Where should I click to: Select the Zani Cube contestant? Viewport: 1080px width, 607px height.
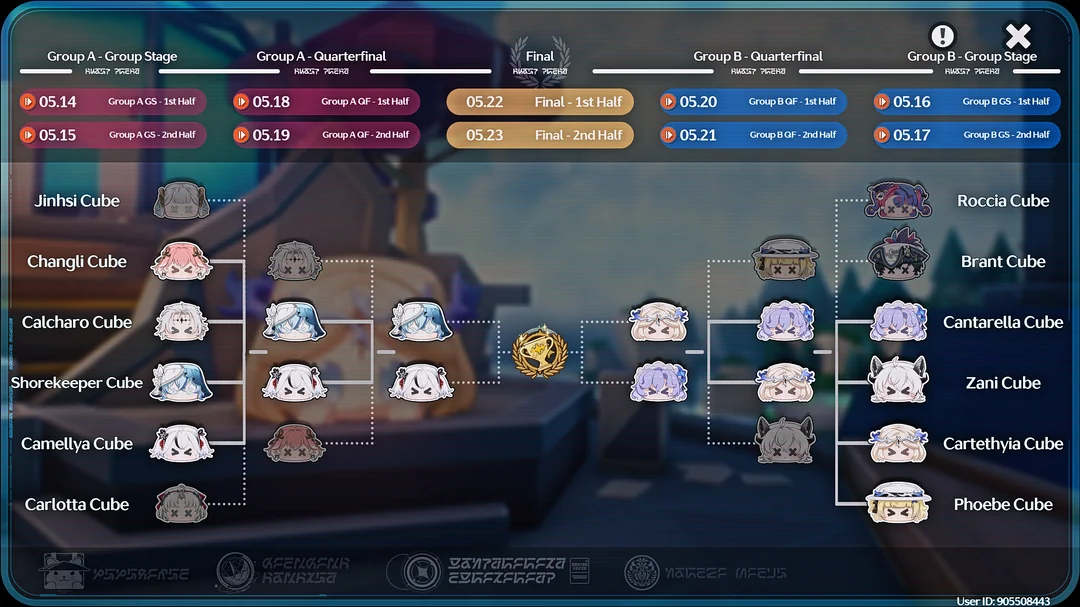pyautogui.click(x=900, y=383)
